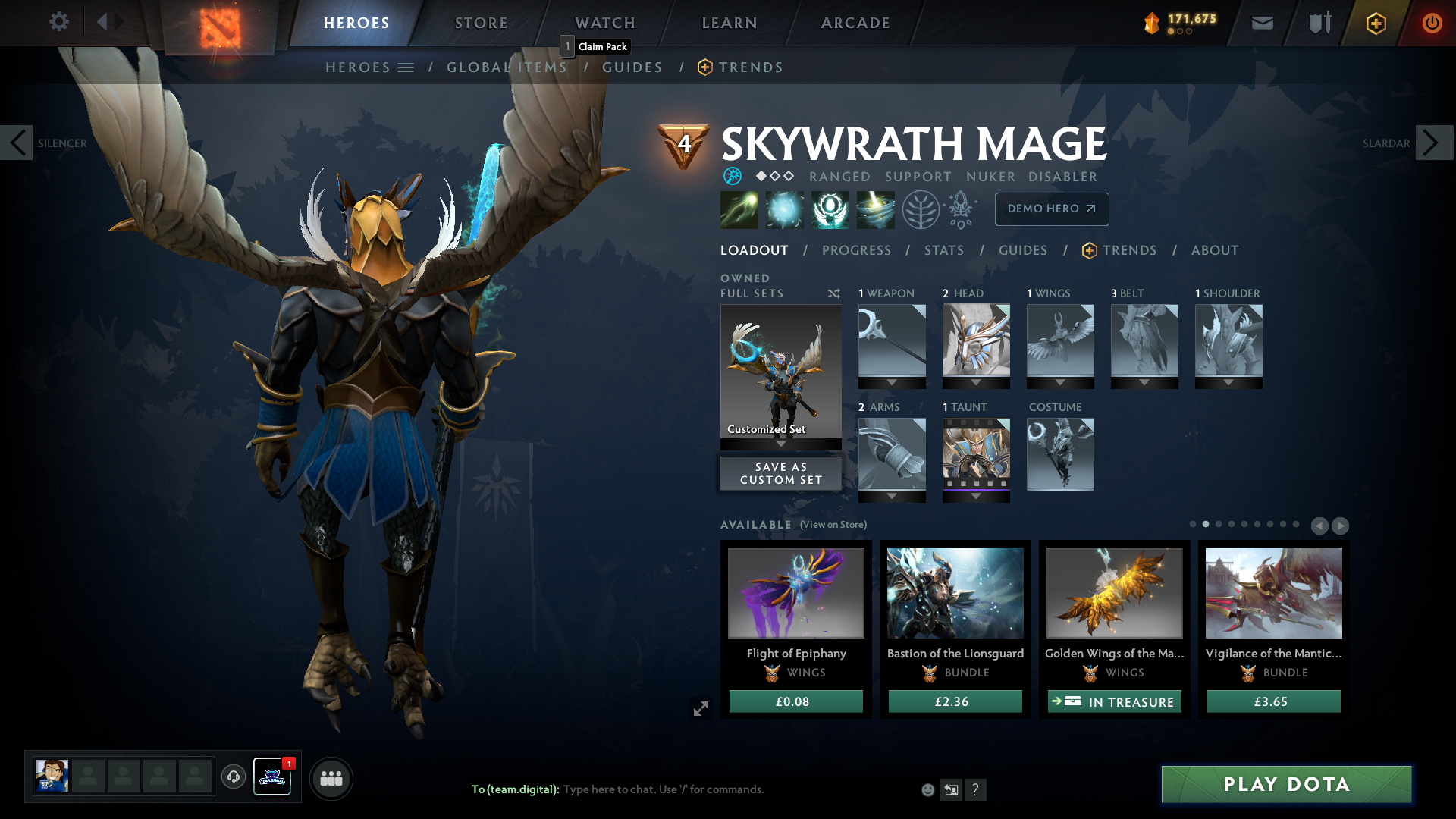Select the Arcane Bolt ability icon
This screenshot has height=819, width=1456.
tap(739, 210)
